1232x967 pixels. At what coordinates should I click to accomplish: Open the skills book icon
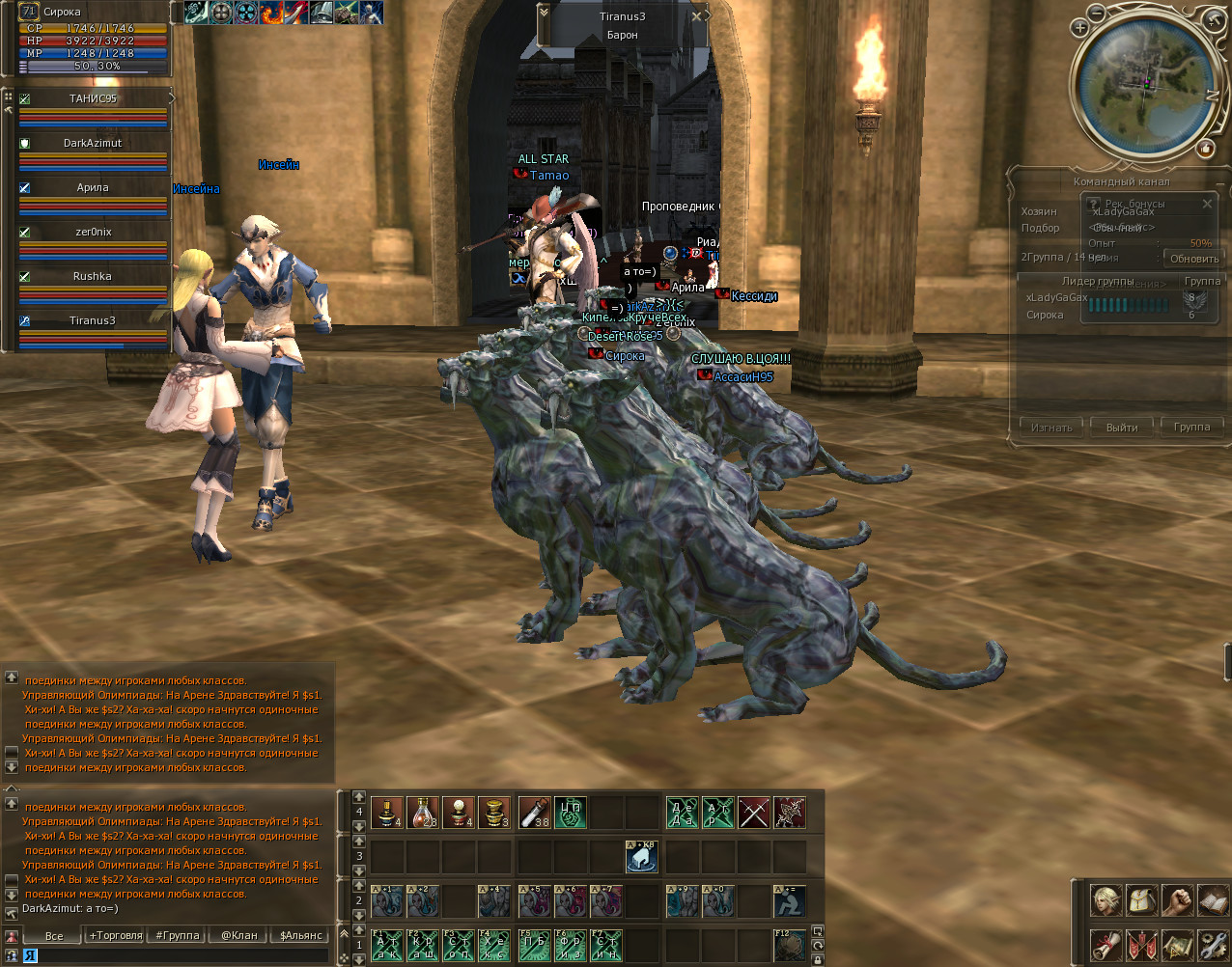1213,901
